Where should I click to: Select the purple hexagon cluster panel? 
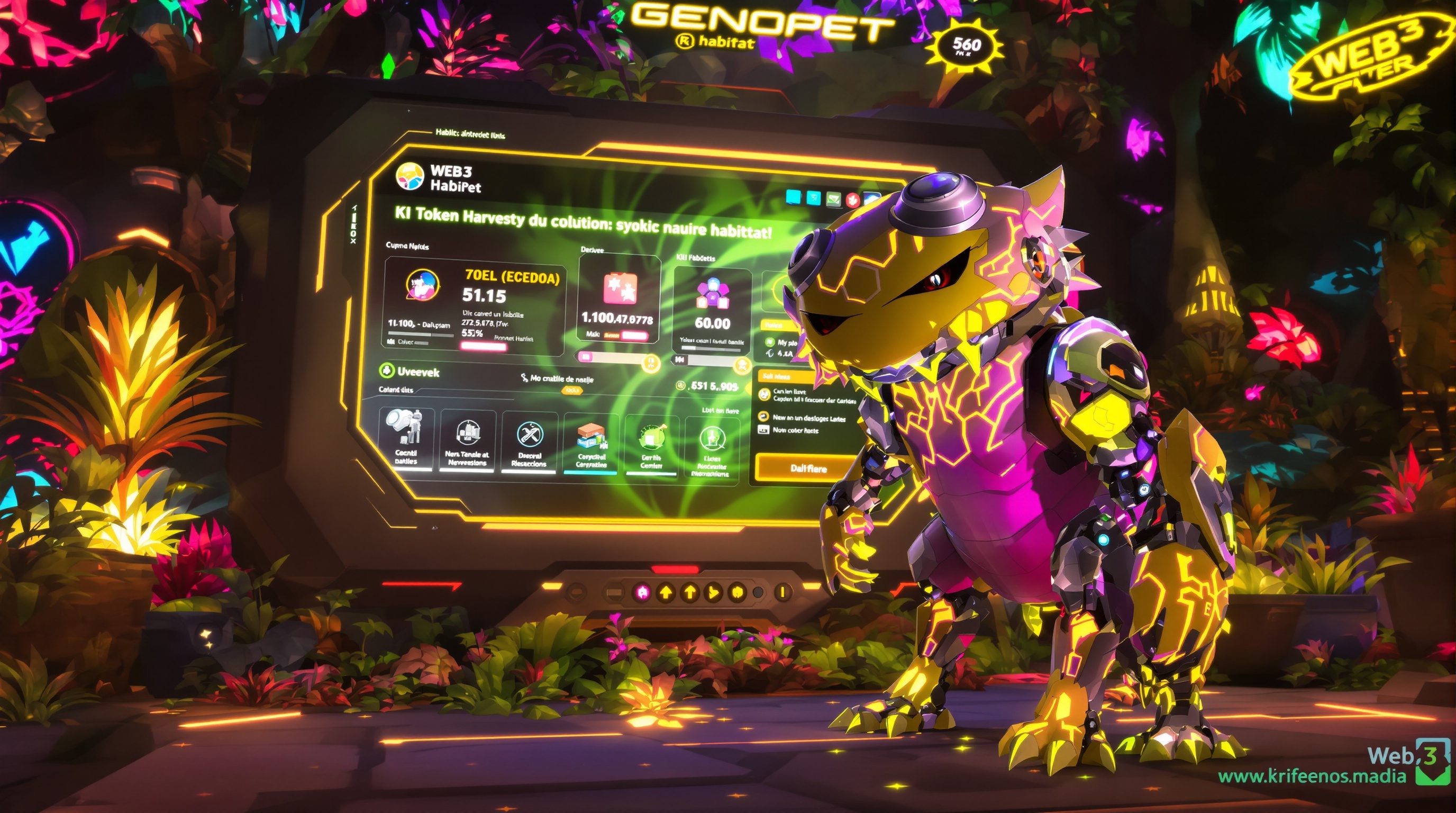pos(712,305)
